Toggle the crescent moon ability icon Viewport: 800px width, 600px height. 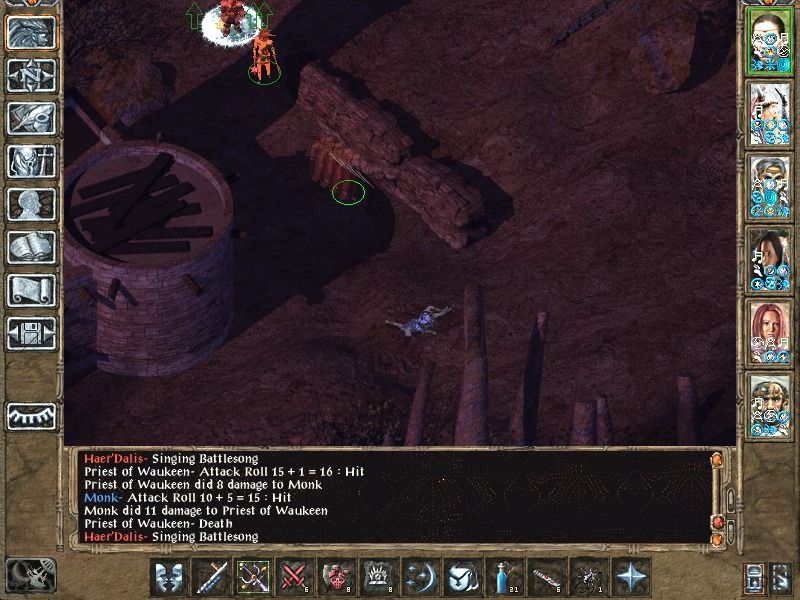[421, 577]
